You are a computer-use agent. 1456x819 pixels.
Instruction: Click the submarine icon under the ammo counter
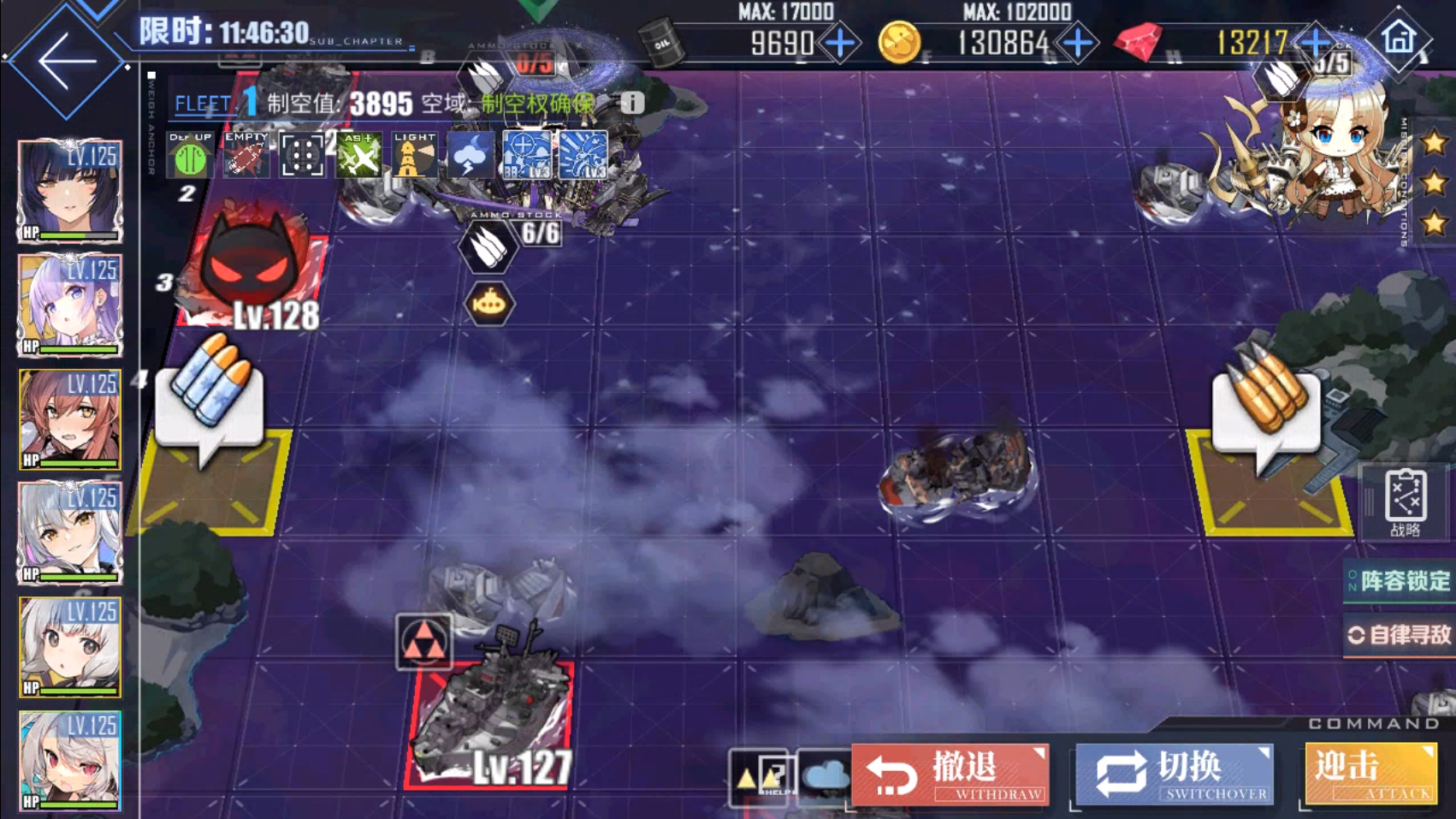pyautogui.click(x=488, y=304)
